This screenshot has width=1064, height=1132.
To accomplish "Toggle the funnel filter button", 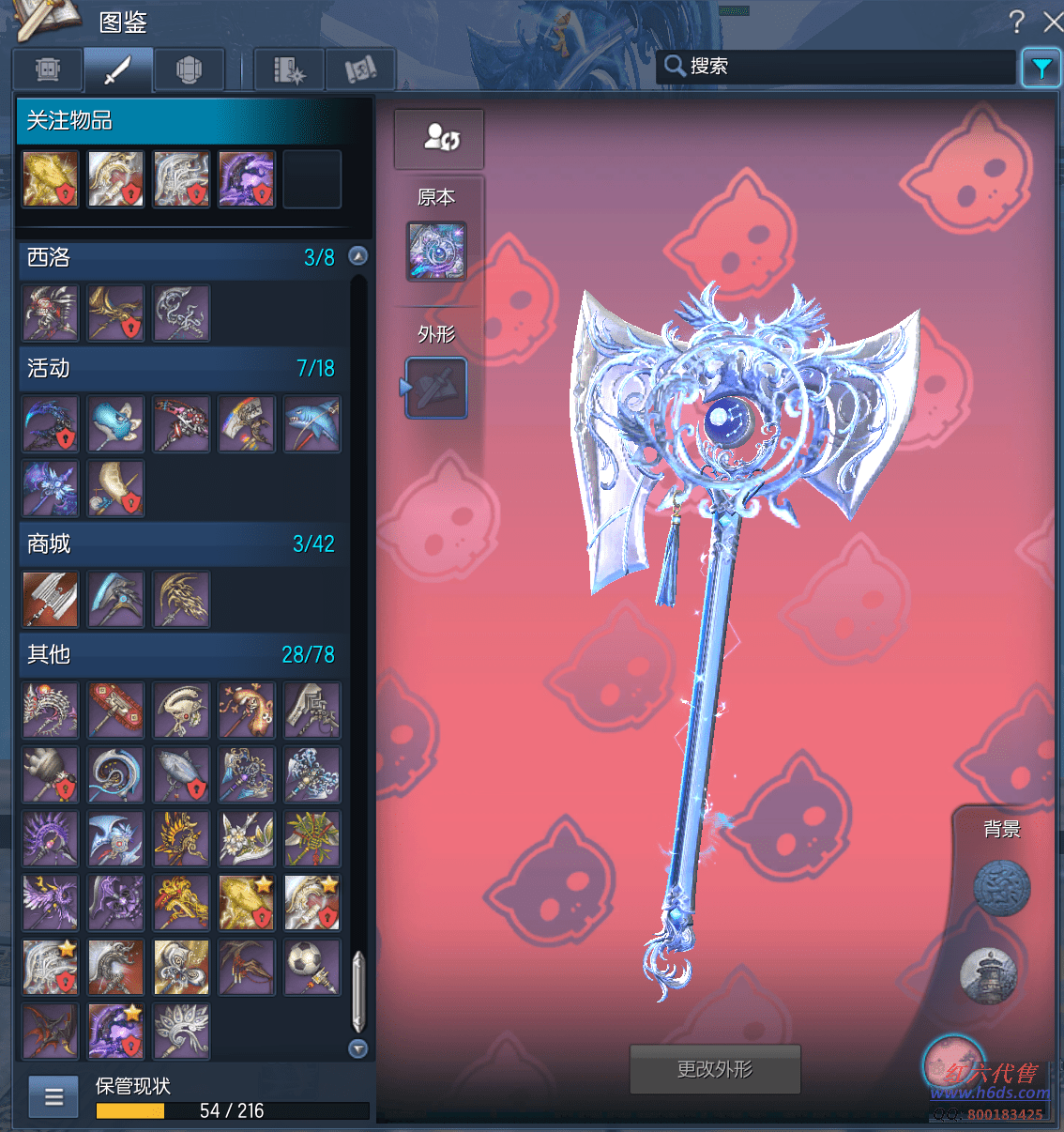I will (x=1041, y=68).
